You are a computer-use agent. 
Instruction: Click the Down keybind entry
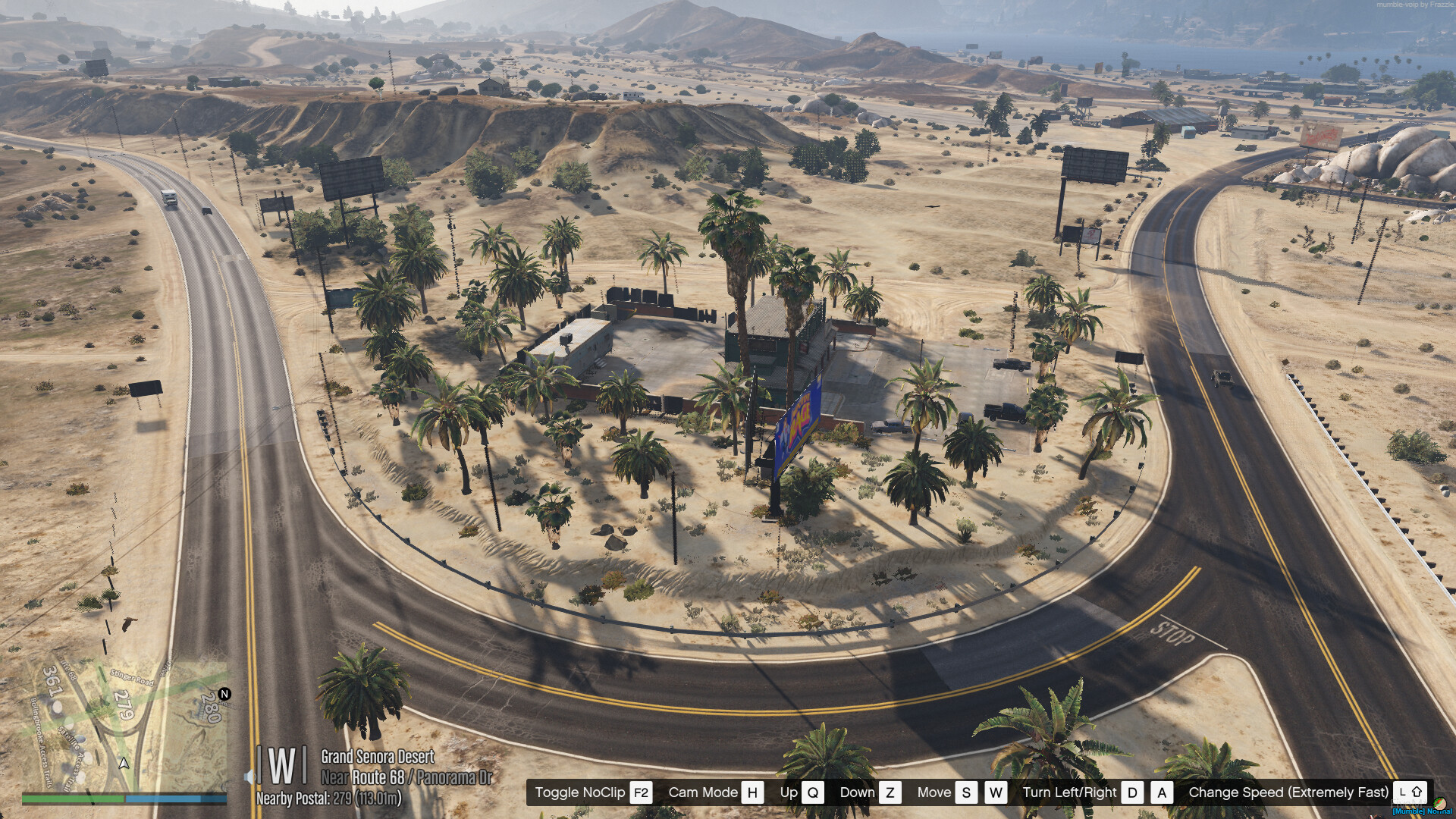858,792
